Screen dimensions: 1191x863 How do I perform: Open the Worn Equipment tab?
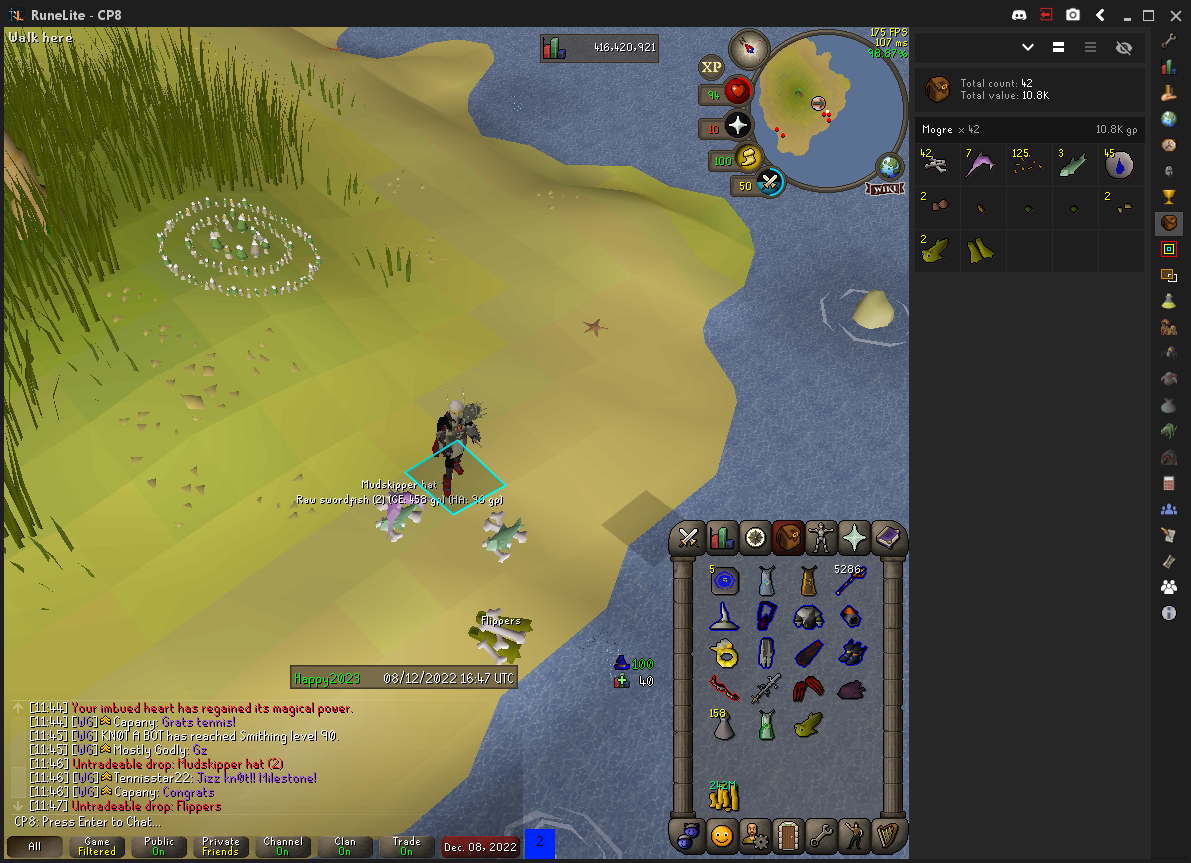[821, 538]
